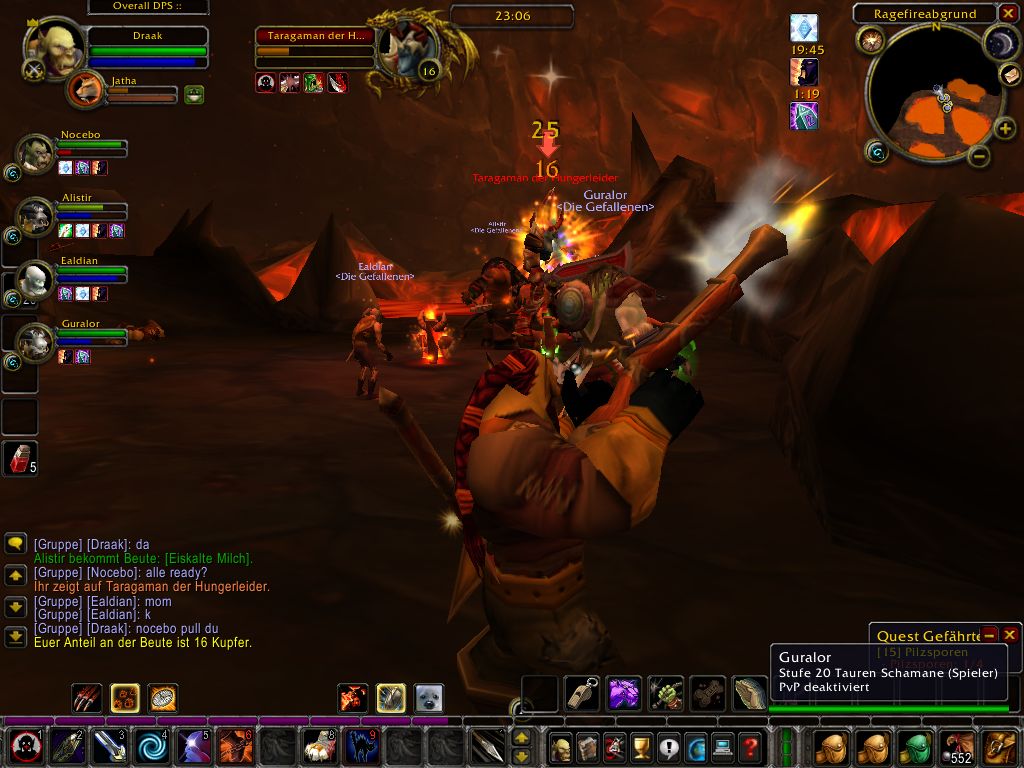This screenshot has height=768, width=1024.
Task: Target party member Ealdian's portrait
Action: click(36, 279)
